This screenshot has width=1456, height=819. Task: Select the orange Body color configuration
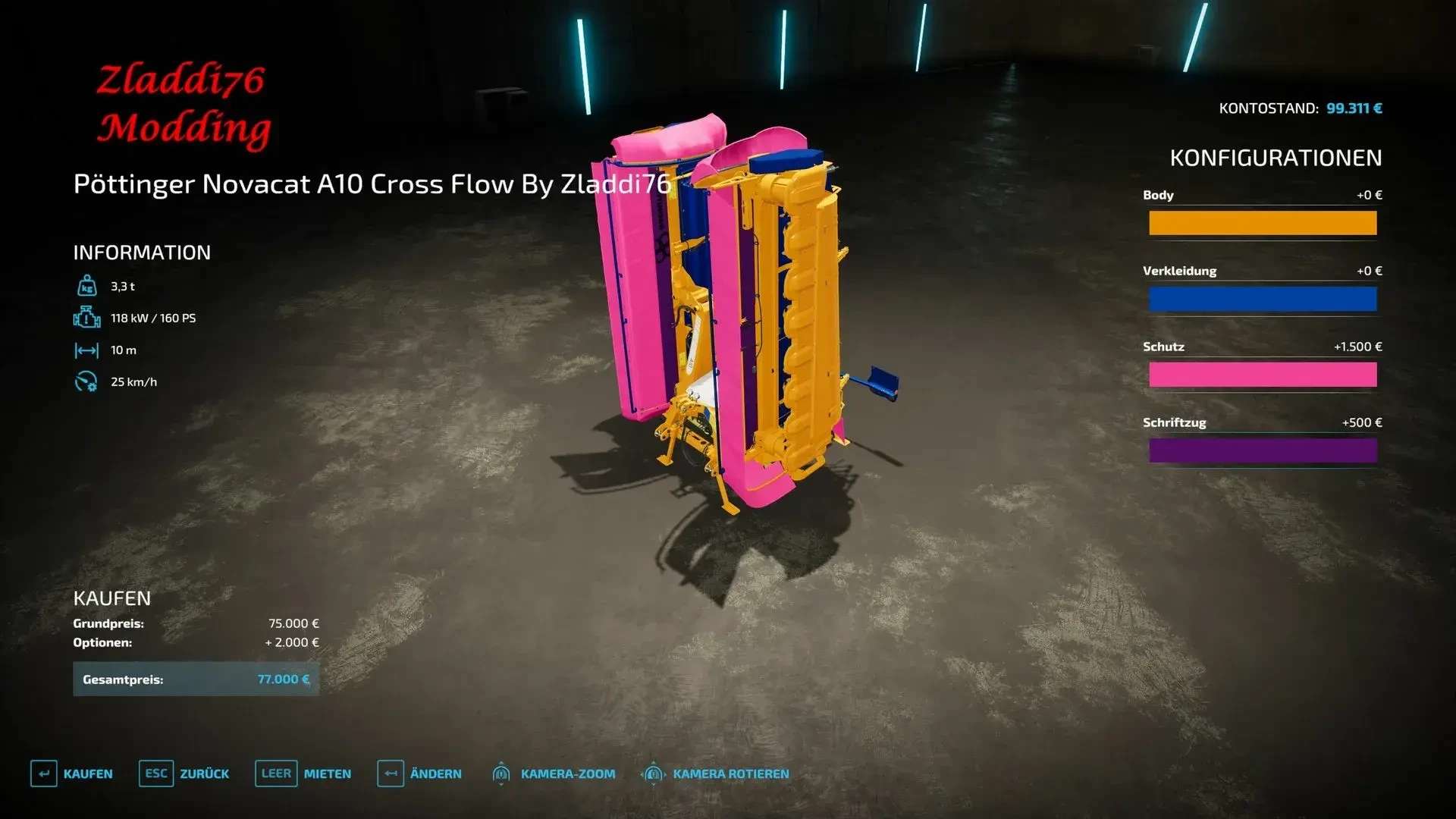[1263, 223]
